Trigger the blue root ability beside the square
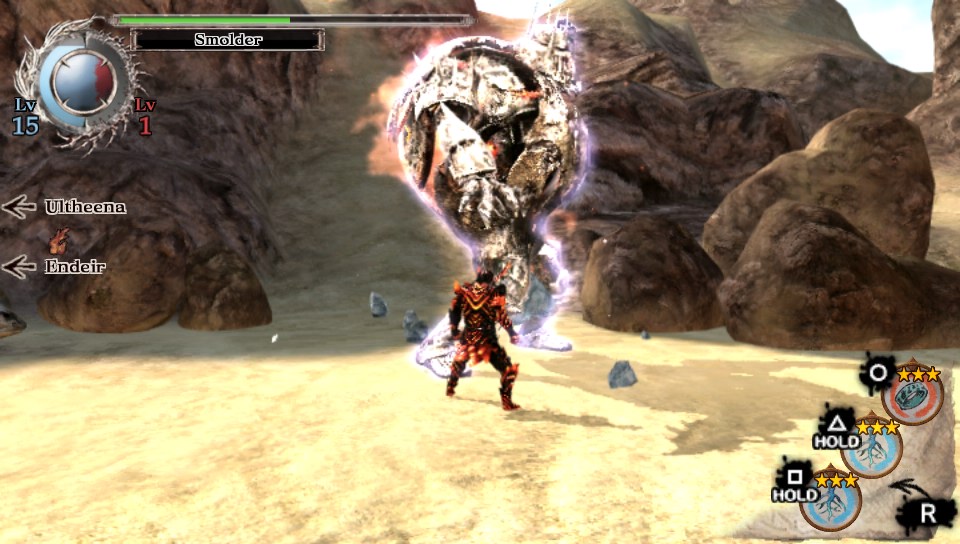This screenshot has height=544, width=960. click(x=831, y=500)
